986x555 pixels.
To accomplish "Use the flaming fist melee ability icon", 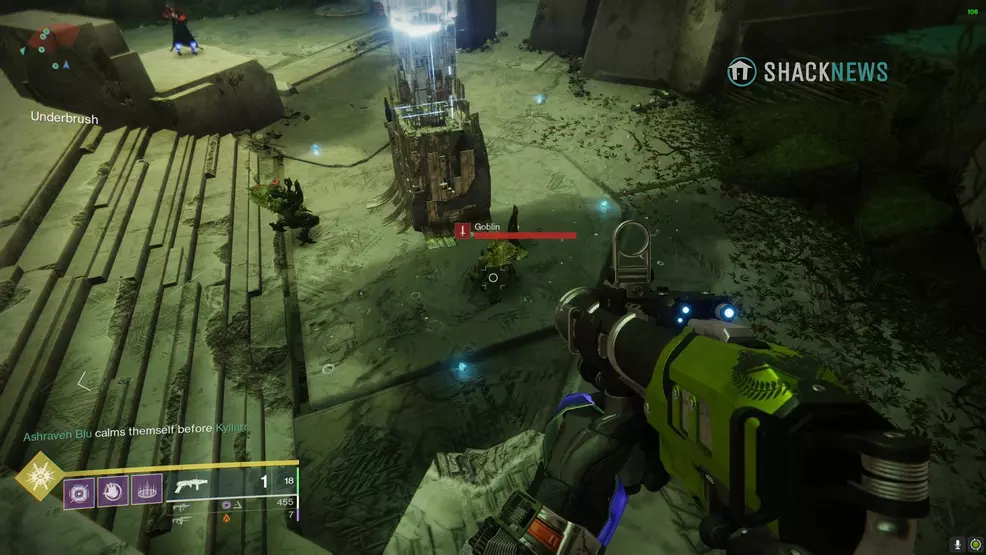I will (113, 490).
